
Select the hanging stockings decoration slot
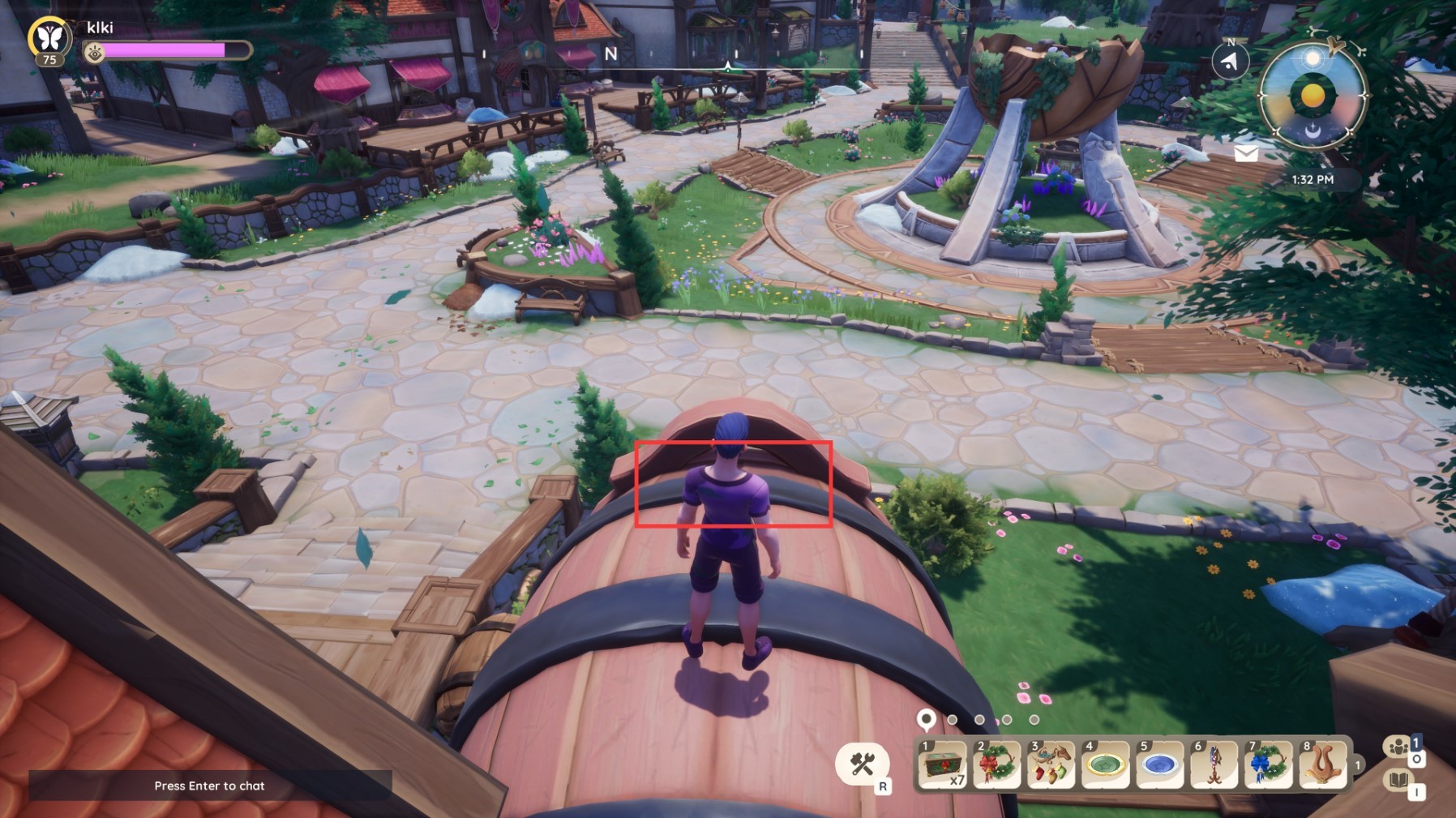tap(1051, 764)
